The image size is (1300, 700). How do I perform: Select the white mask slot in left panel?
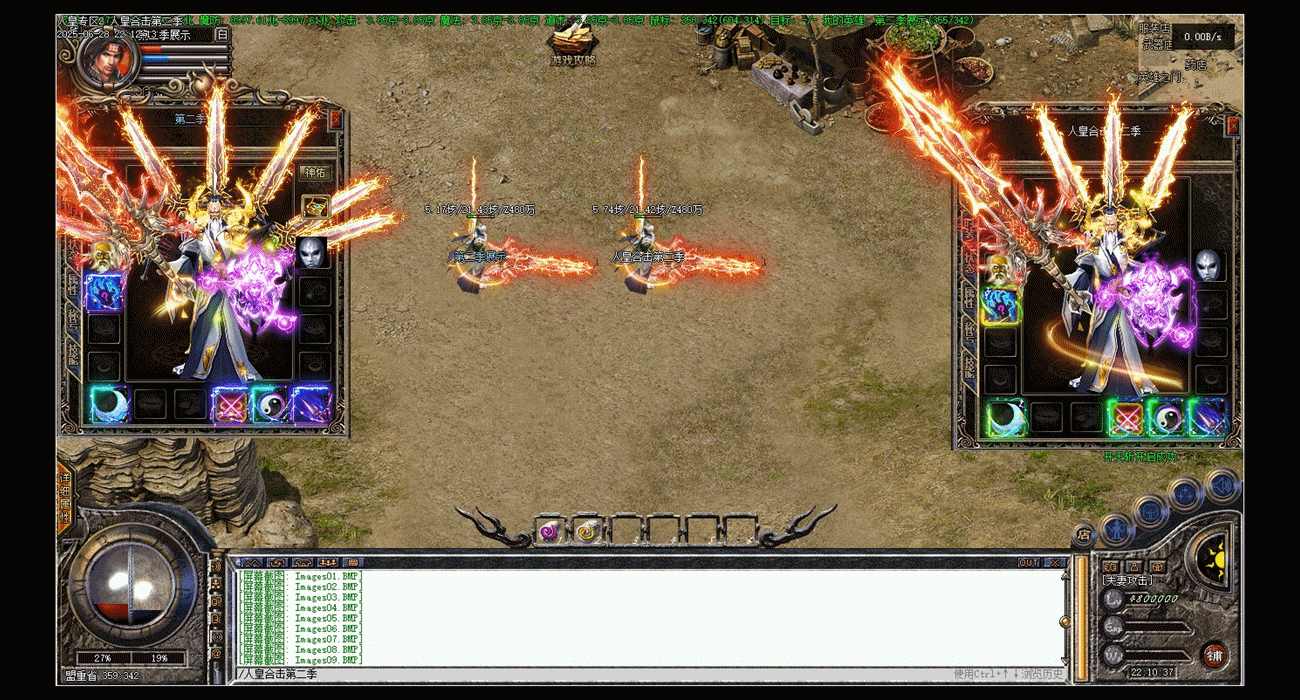click(x=311, y=252)
